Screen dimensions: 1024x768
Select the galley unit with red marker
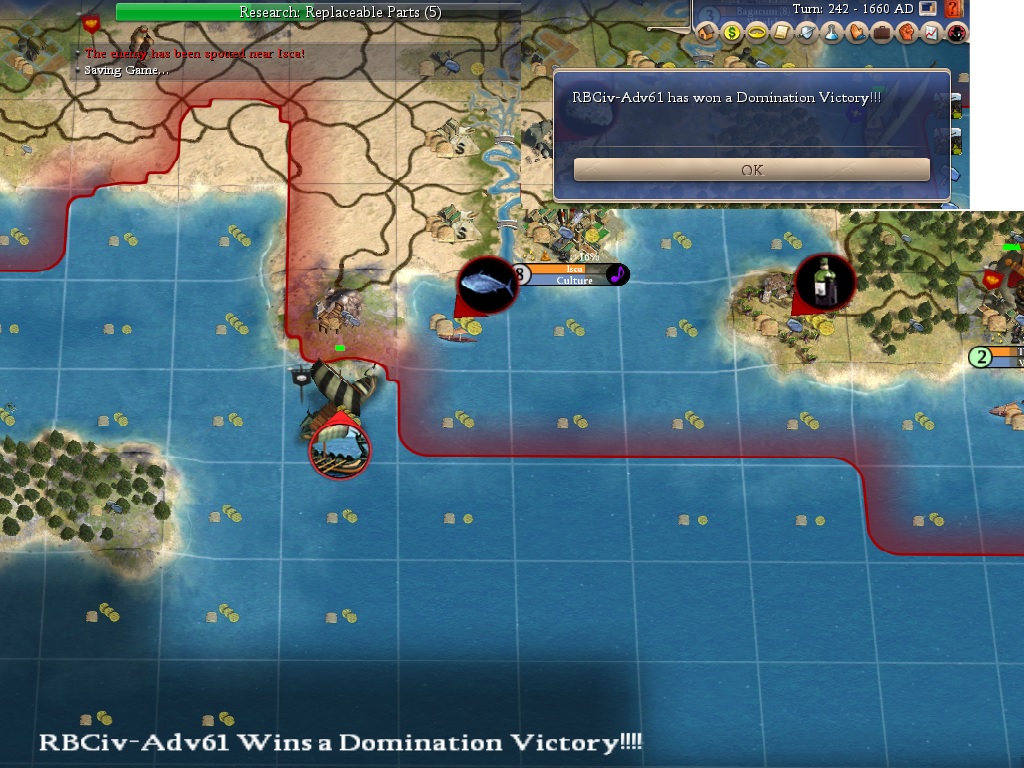[x=339, y=447]
